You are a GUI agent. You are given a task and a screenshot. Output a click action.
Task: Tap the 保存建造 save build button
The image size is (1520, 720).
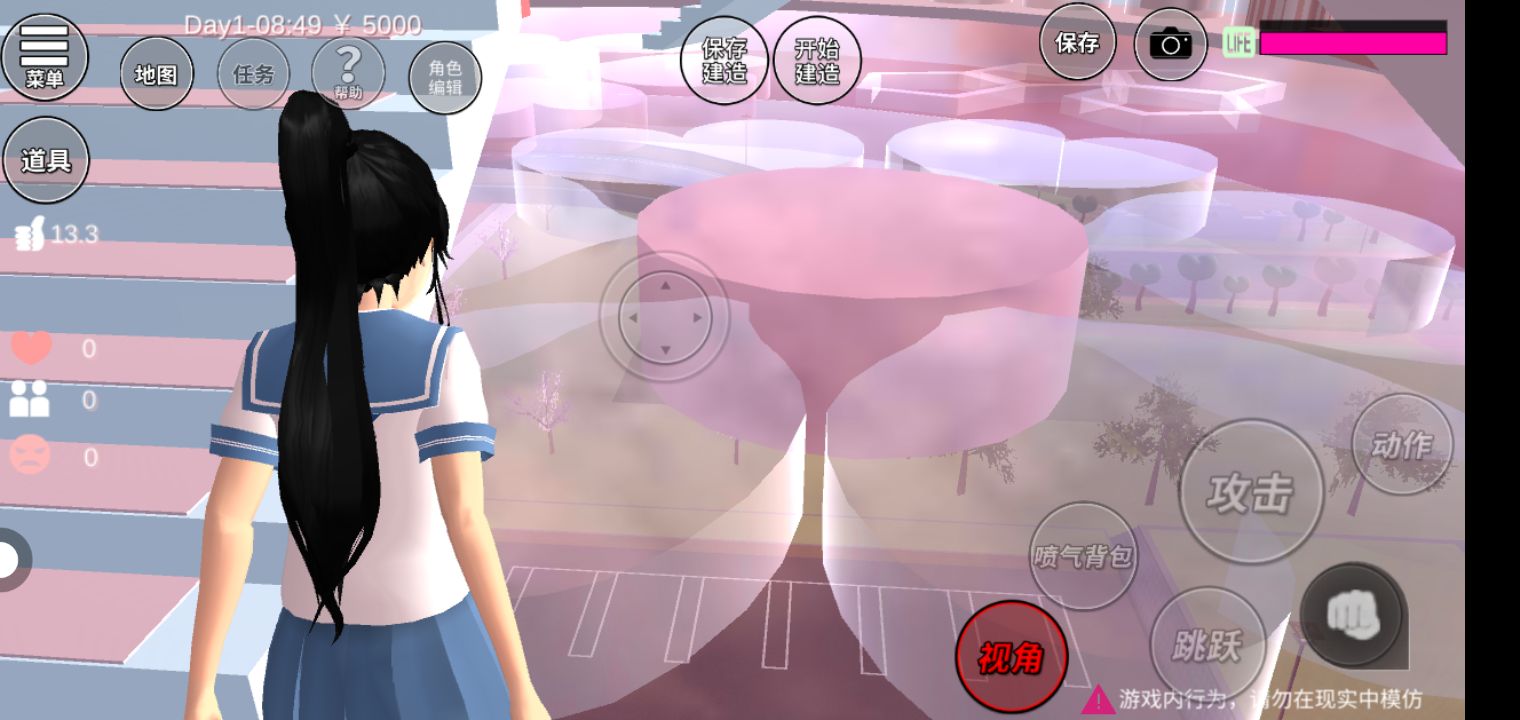pyautogui.click(x=724, y=60)
